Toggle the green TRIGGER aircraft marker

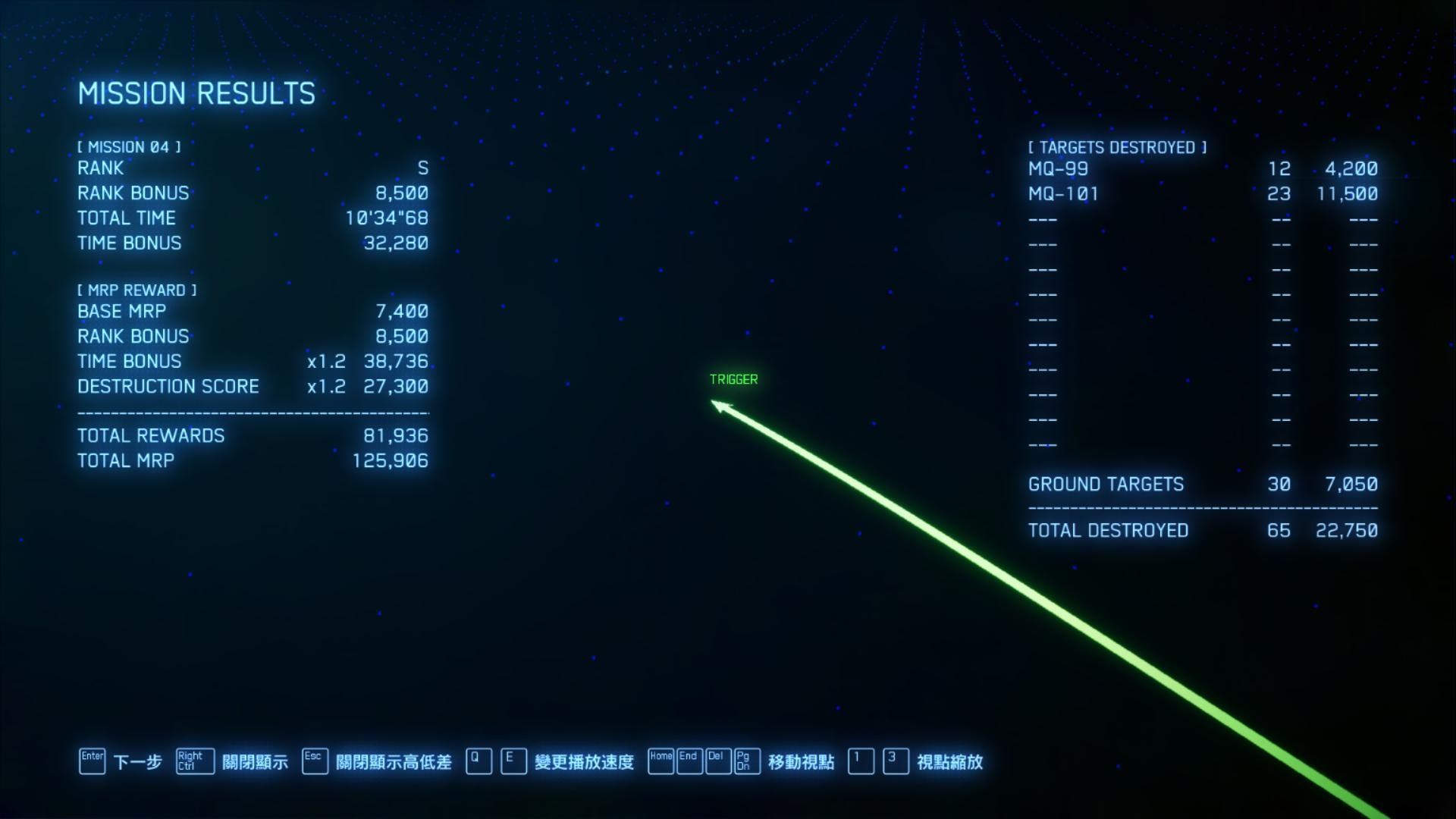click(x=733, y=379)
